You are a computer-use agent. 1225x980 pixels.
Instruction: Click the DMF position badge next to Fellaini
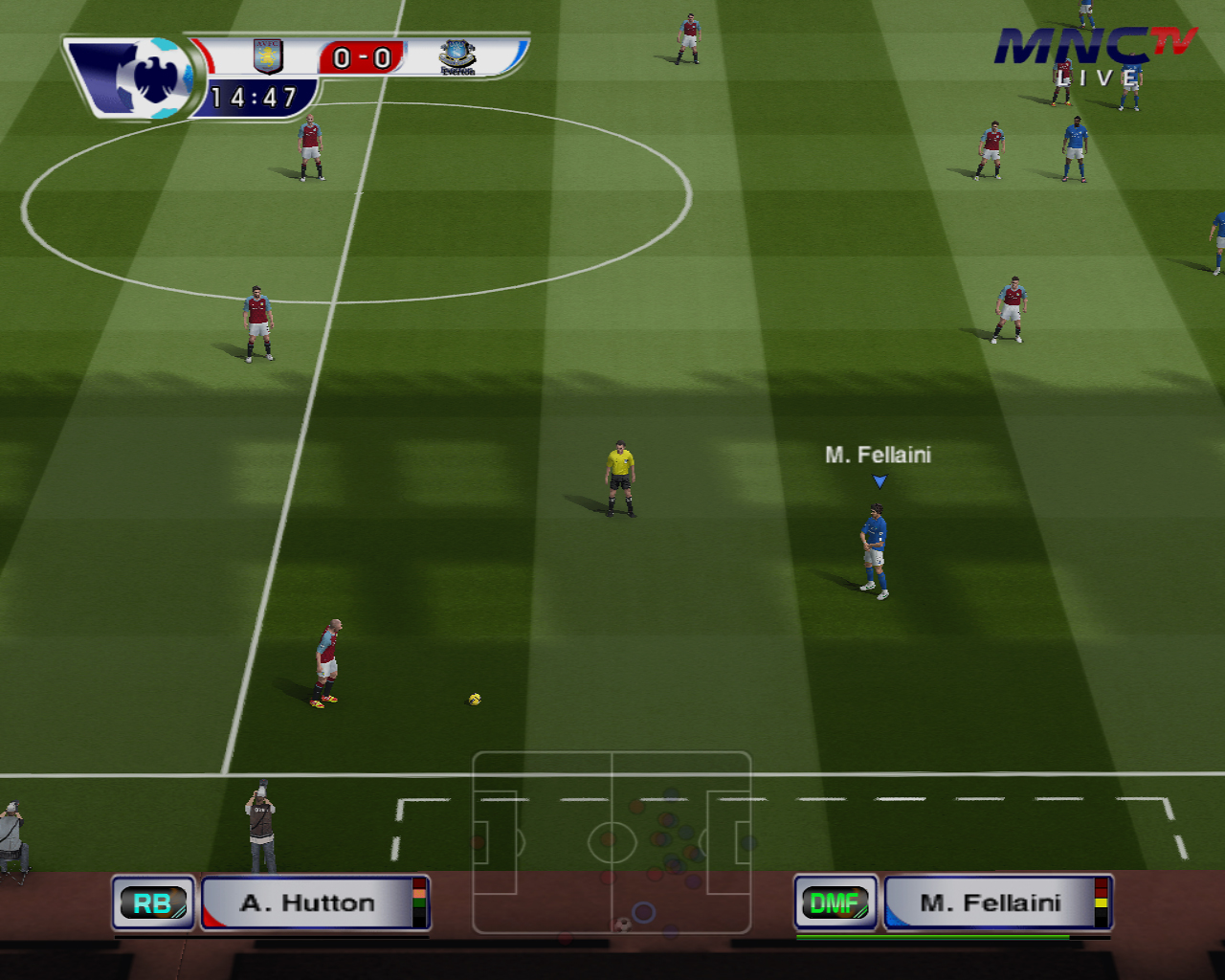pyautogui.click(x=835, y=902)
